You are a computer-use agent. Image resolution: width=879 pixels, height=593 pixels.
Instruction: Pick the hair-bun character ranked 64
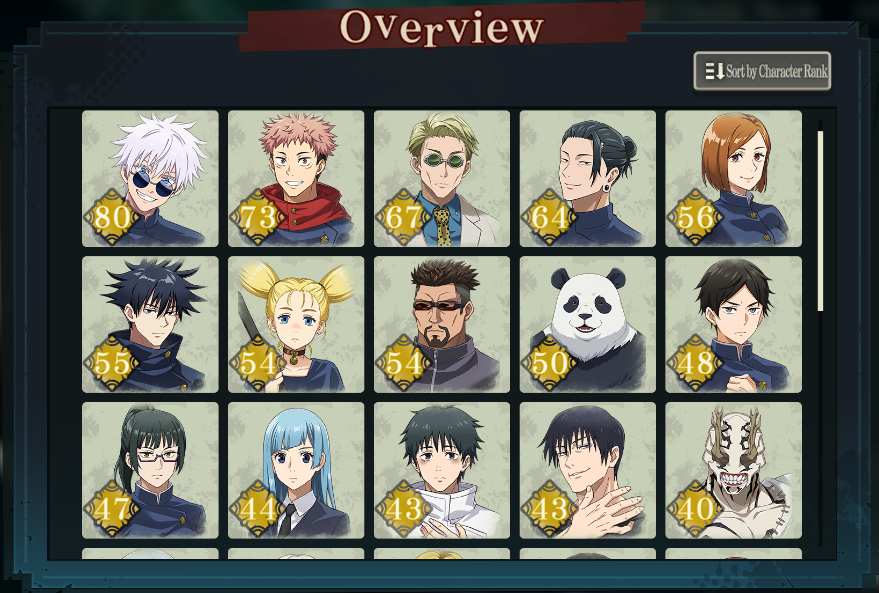[588, 178]
